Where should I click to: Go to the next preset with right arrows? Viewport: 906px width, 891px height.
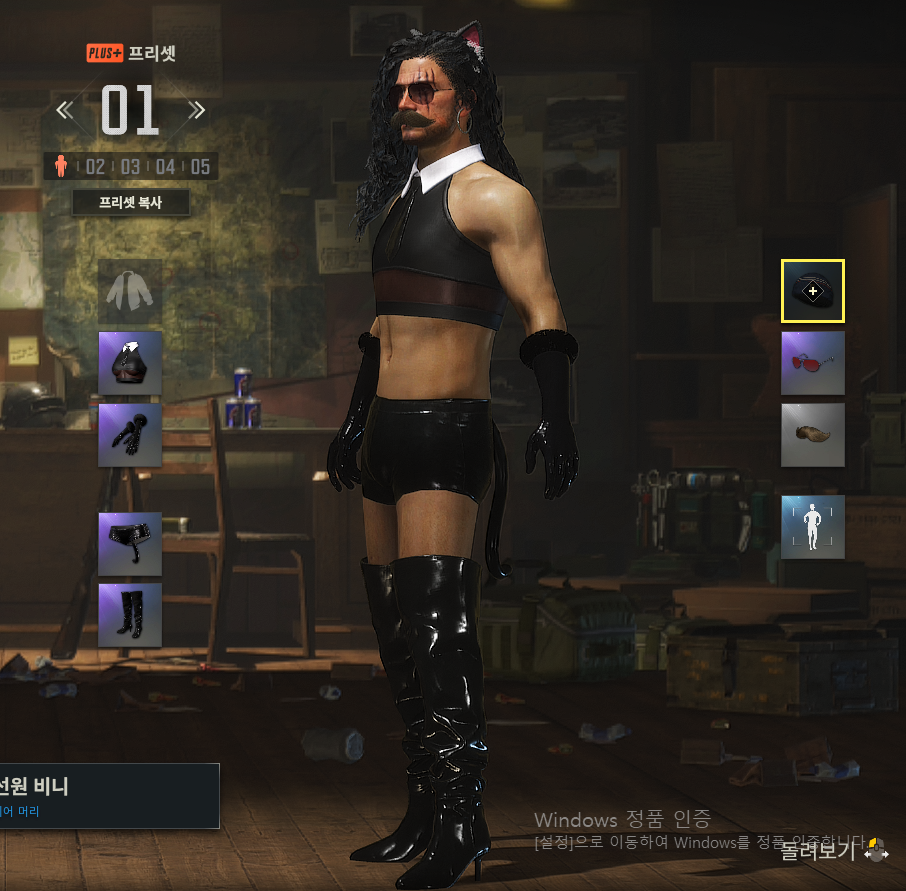196,110
